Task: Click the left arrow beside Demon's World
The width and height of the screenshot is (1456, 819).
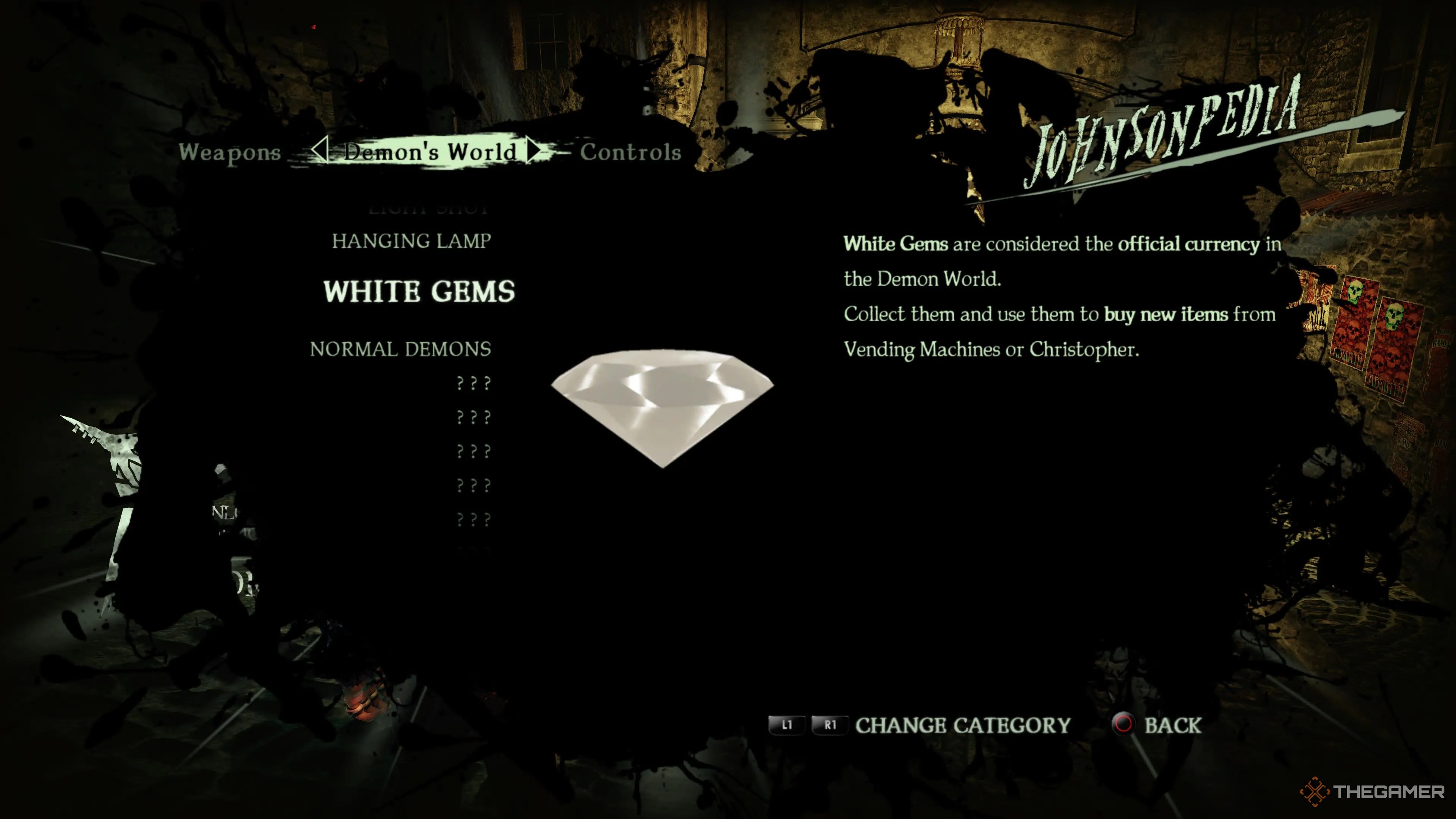Action: pyautogui.click(x=319, y=151)
